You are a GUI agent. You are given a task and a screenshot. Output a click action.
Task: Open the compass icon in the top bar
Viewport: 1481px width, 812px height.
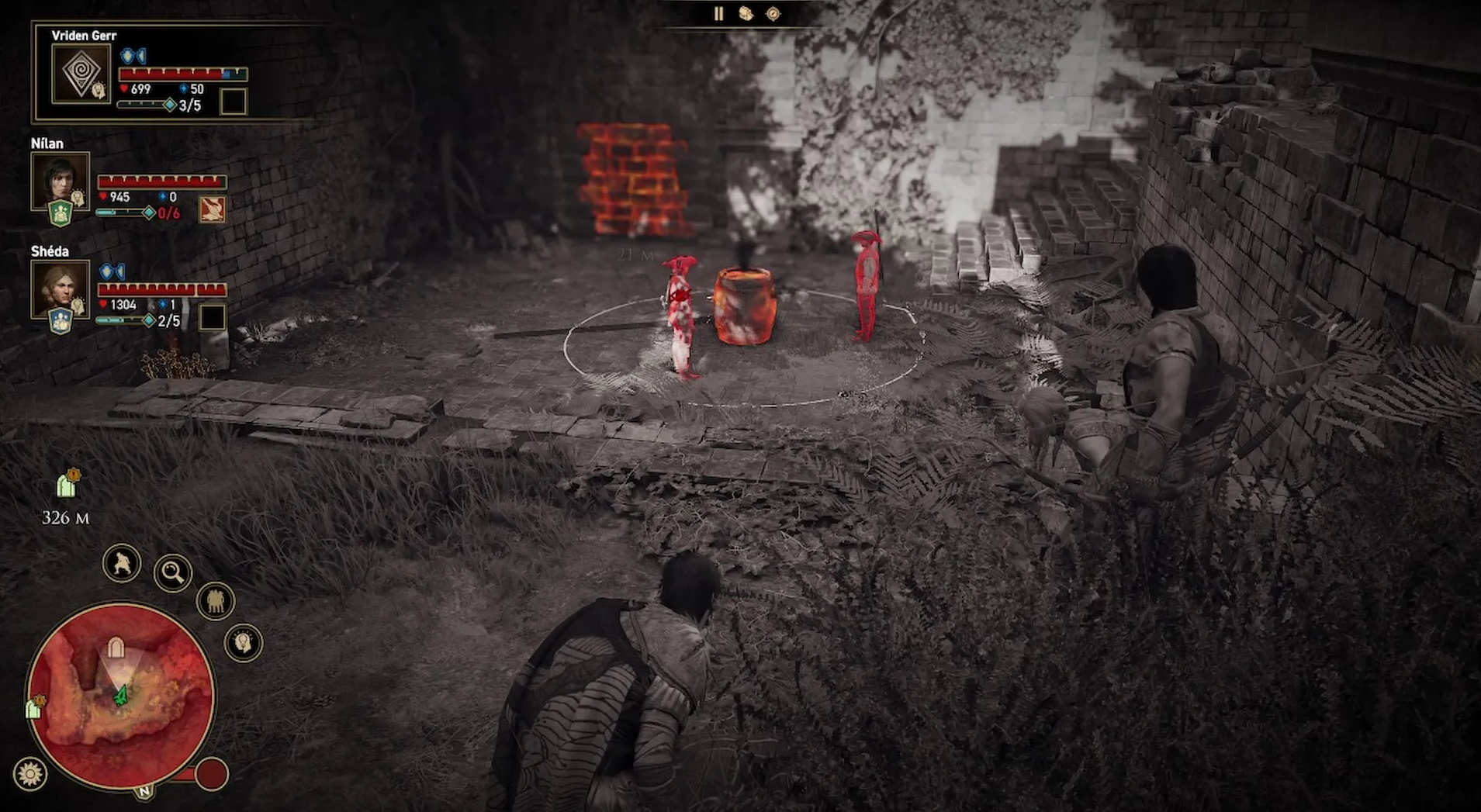[773, 14]
